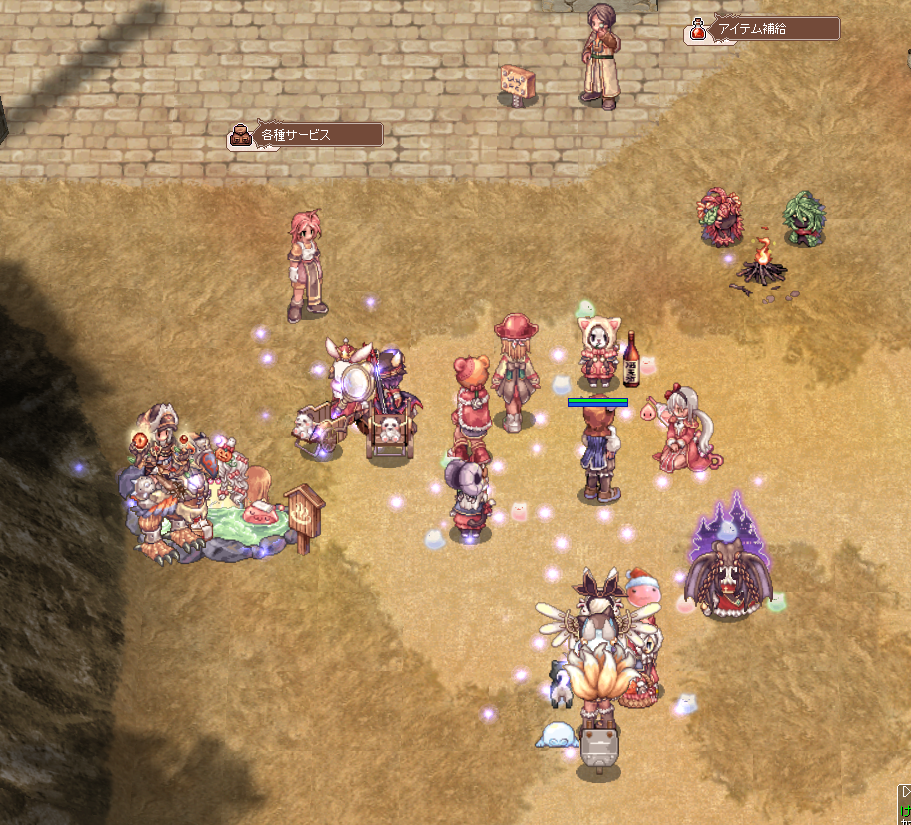Select the アイテム補給 item supply label
911x825 pixels.
point(762,29)
